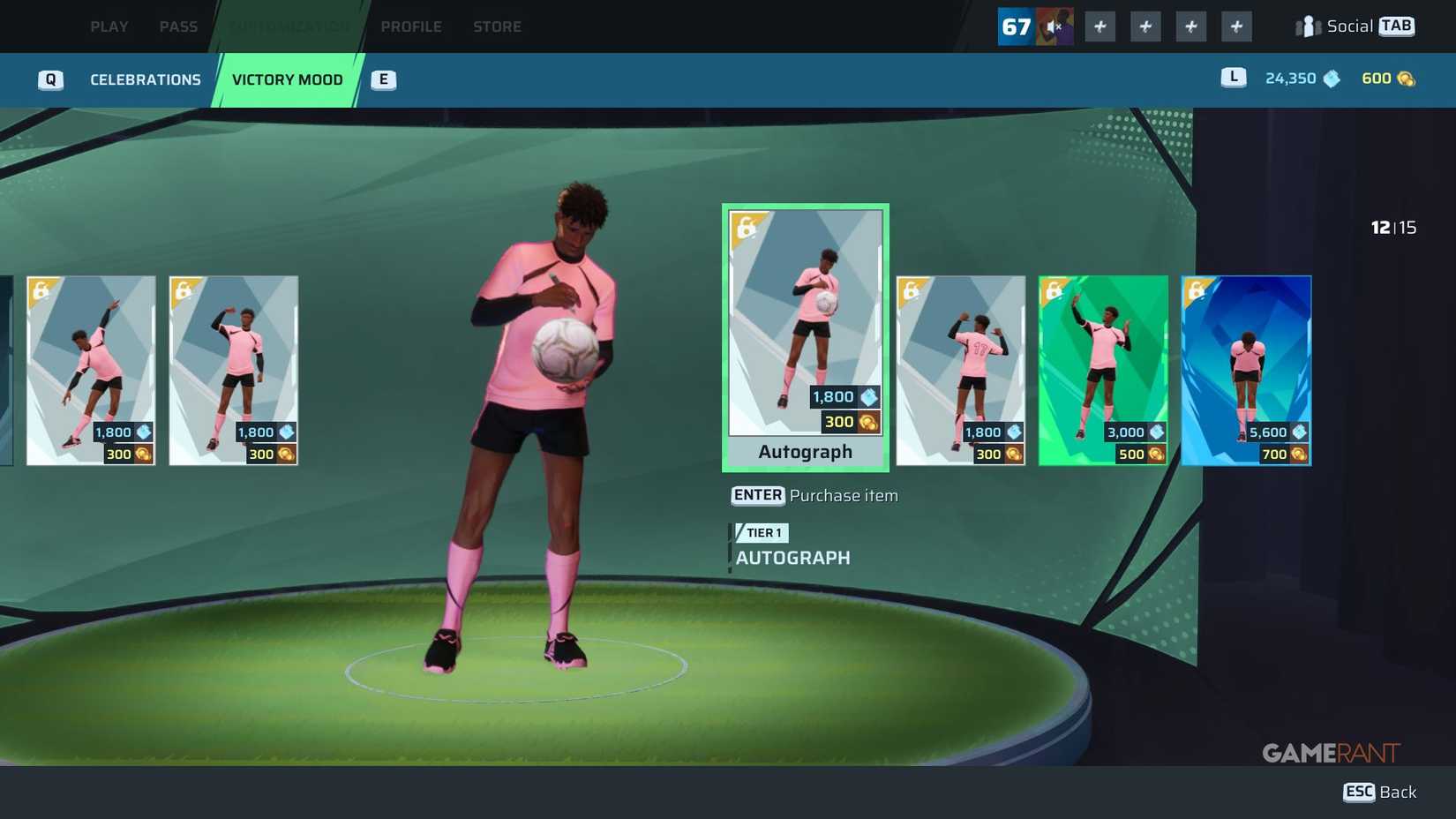Open the Social panel via the people icon
Image resolution: width=1456 pixels, height=819 pixels.
click(x=1310, y=26)
